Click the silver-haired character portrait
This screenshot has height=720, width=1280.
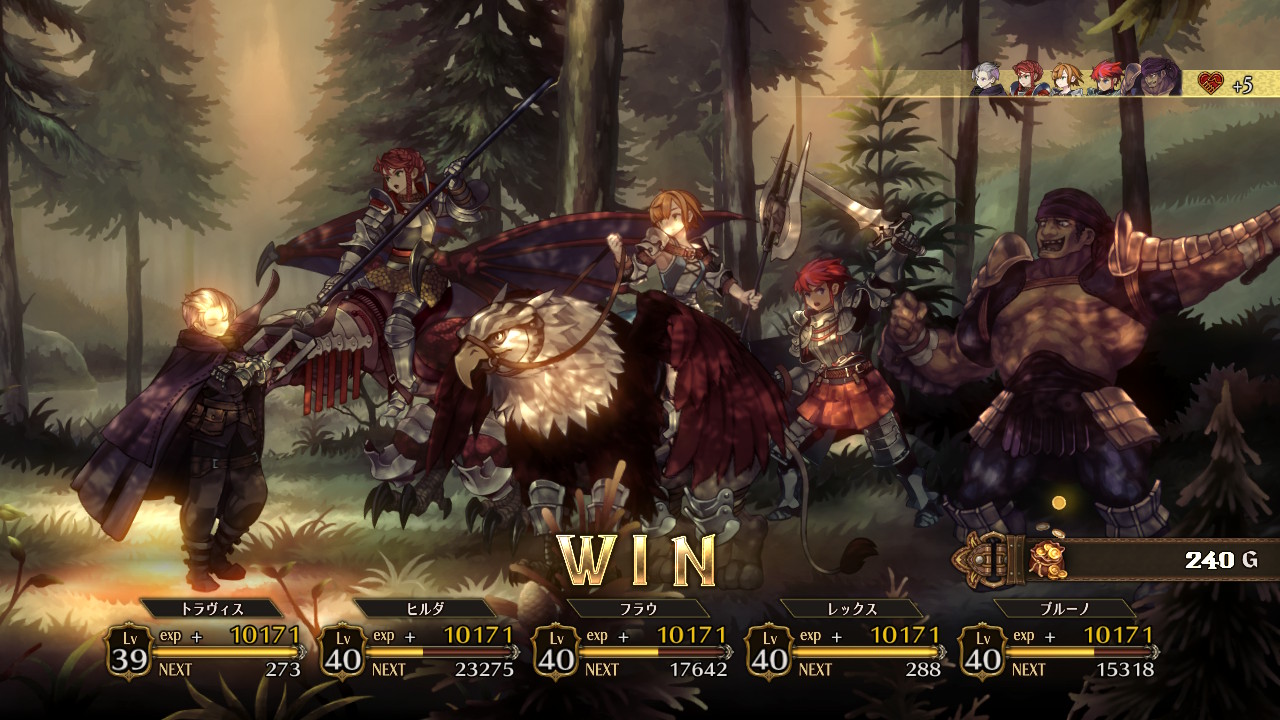[x=988, y=79]
